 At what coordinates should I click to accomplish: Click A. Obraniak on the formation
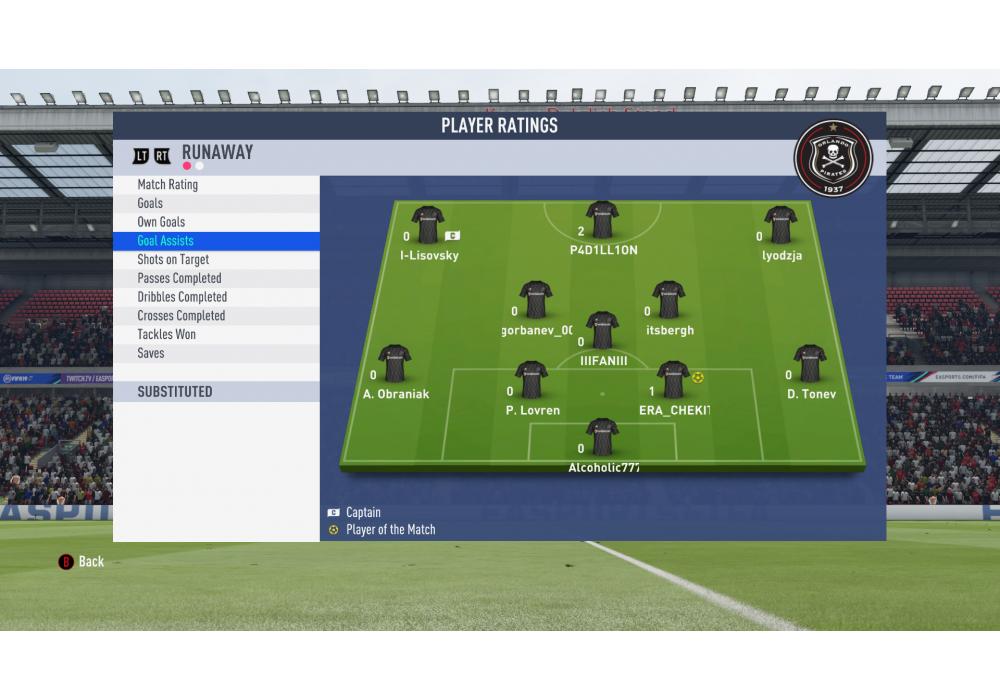(x=394, y=364)
